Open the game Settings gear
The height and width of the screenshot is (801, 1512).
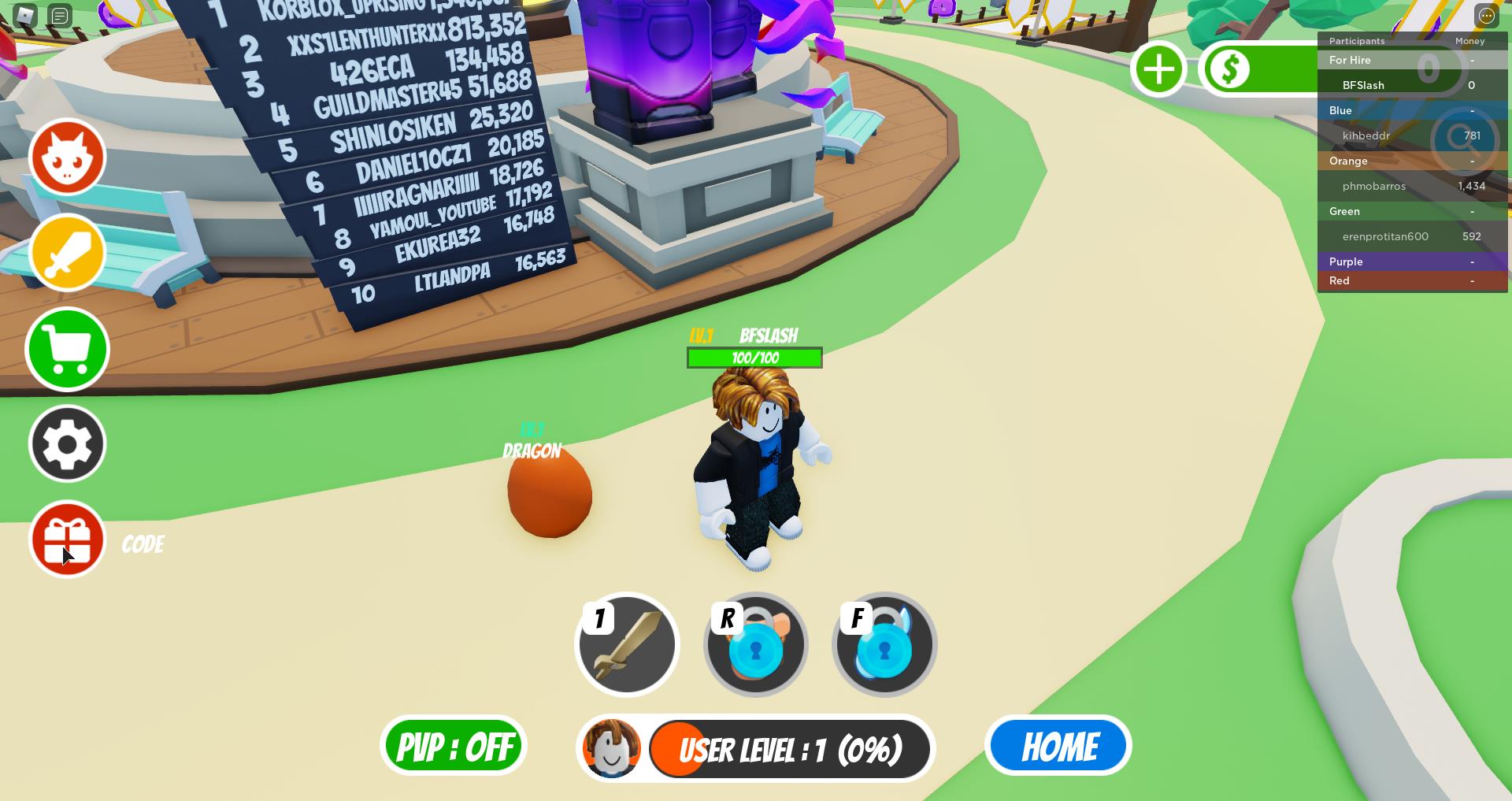pos(67,443)
